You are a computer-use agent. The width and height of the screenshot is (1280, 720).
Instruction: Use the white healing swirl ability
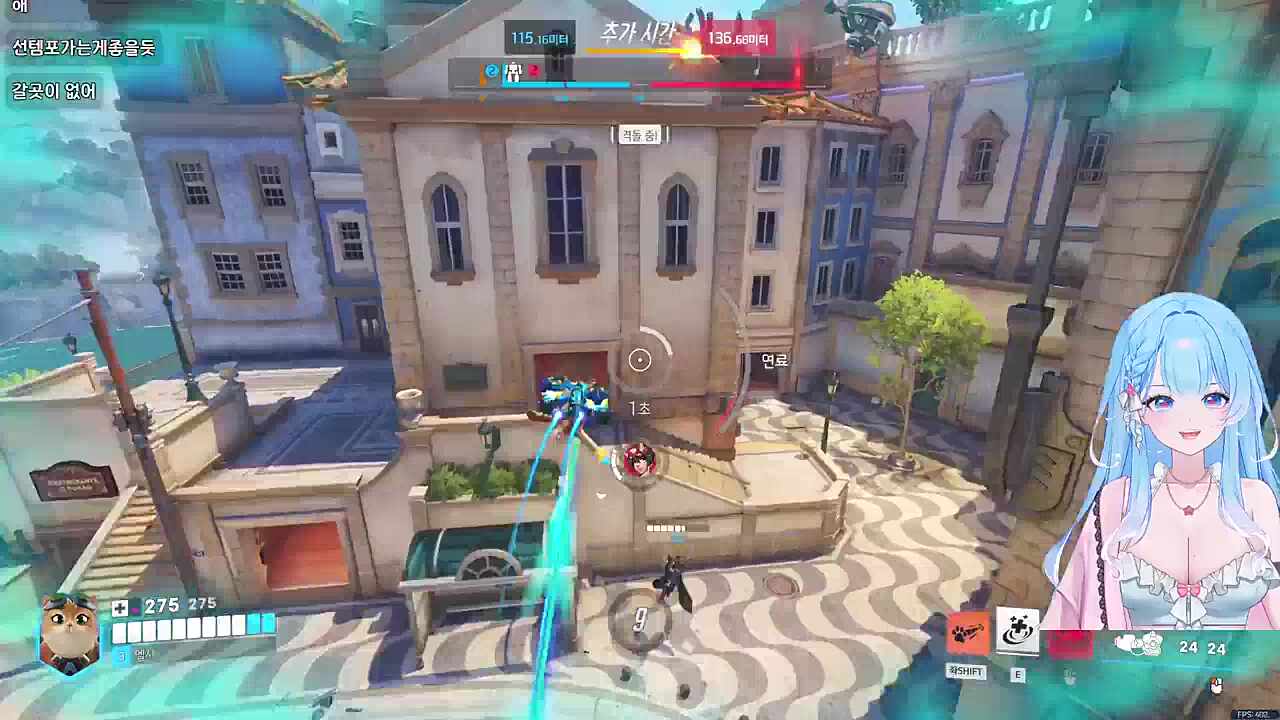pyautogui.click(x=1018, y=633)
